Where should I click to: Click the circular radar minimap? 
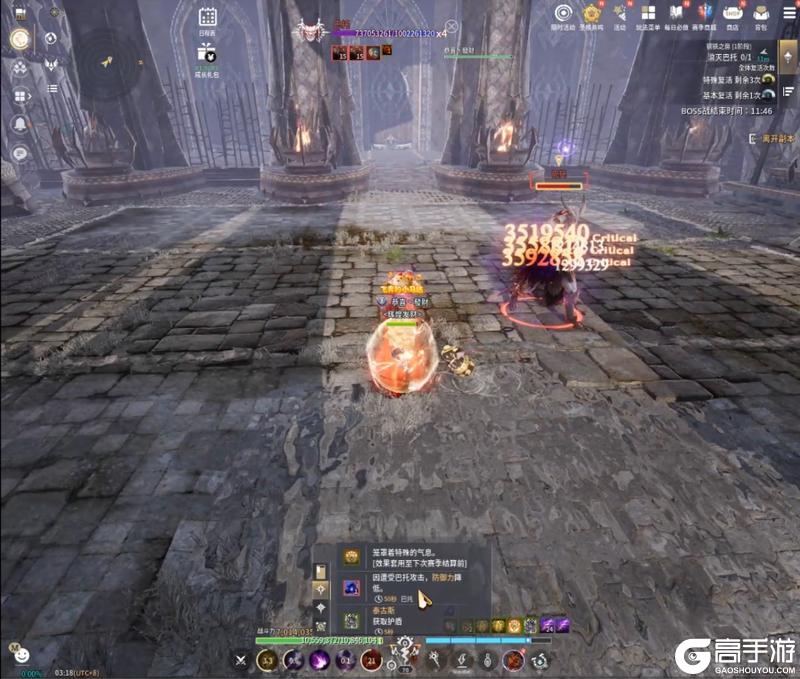(107, 62)
